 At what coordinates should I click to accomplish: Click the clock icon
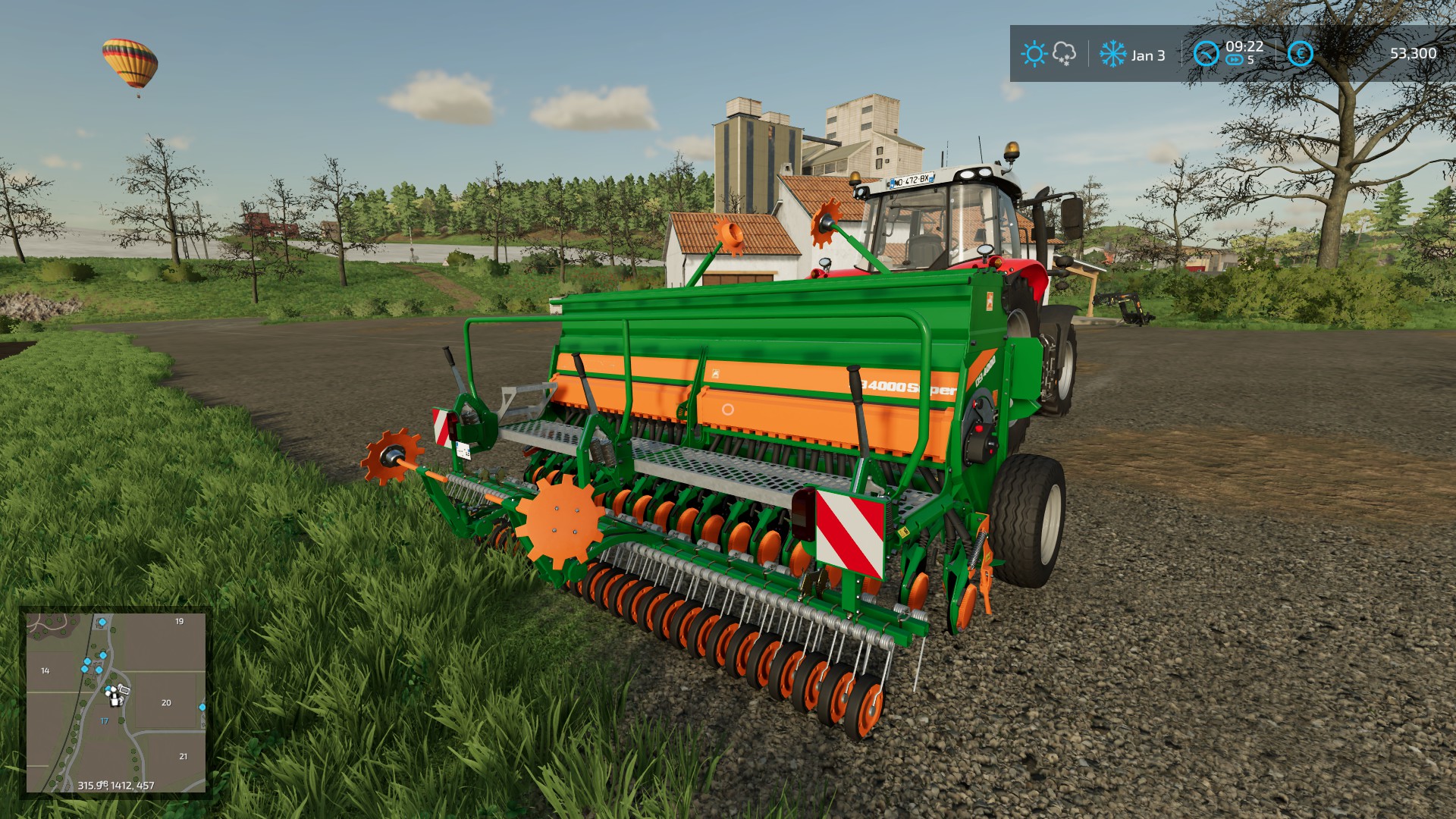point(1206,54)
